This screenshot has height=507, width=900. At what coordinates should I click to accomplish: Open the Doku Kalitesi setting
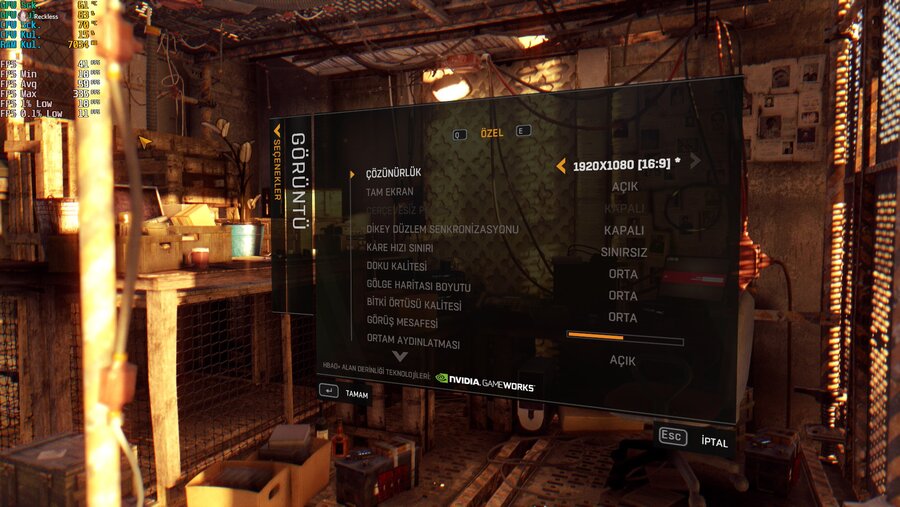point(397,267)
